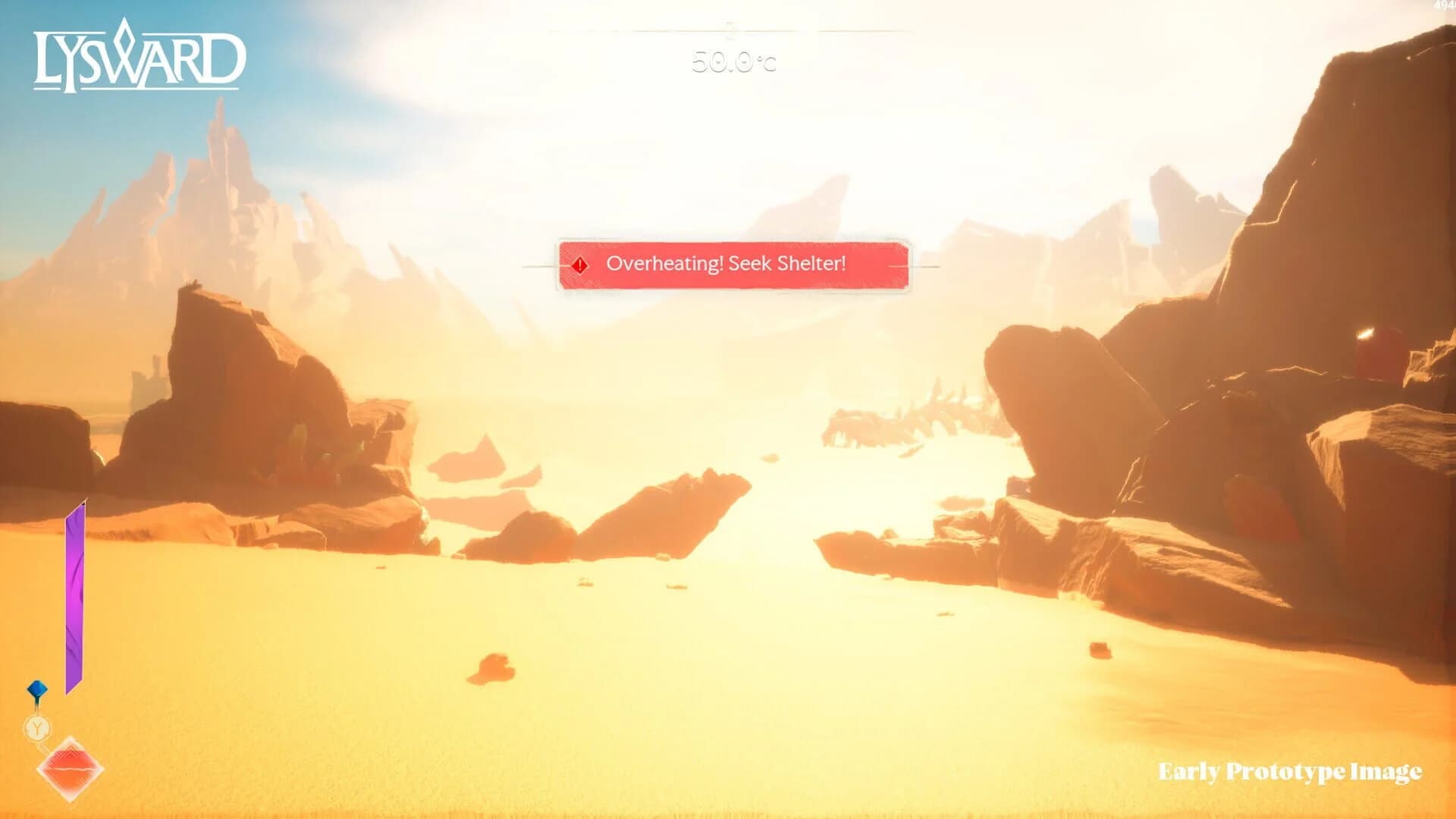Click the tick mark line beside the temperature gauge
The height and width of the screenshot is (819, 1456).
pos(872,33)
